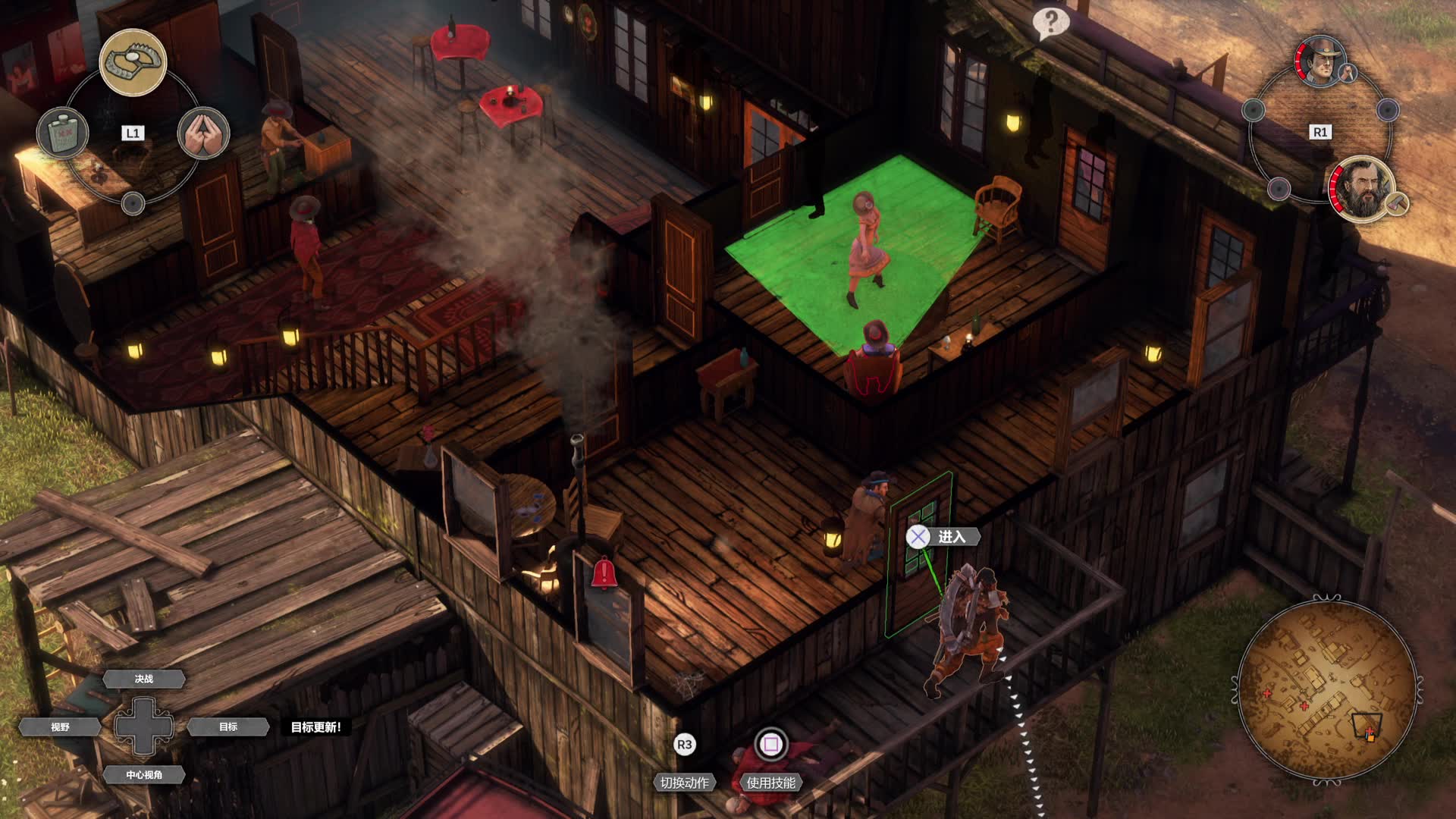Click the 切换动作 switch action label

(x=684, y=783)
